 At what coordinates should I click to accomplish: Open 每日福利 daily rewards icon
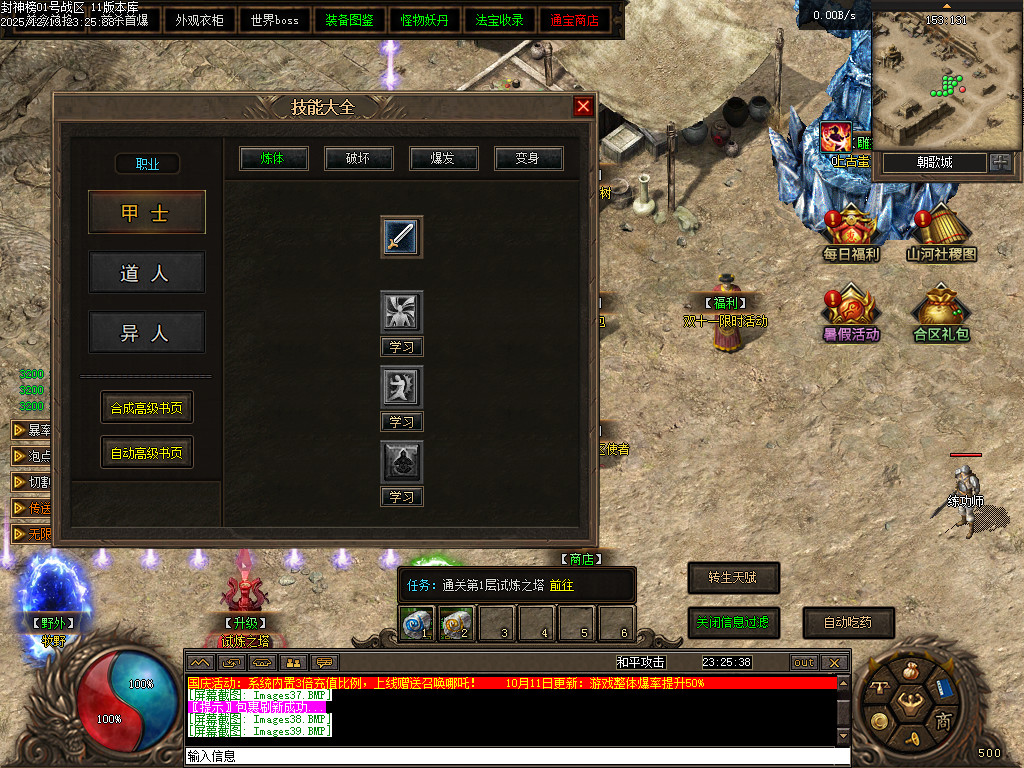(x=850, y=233)
